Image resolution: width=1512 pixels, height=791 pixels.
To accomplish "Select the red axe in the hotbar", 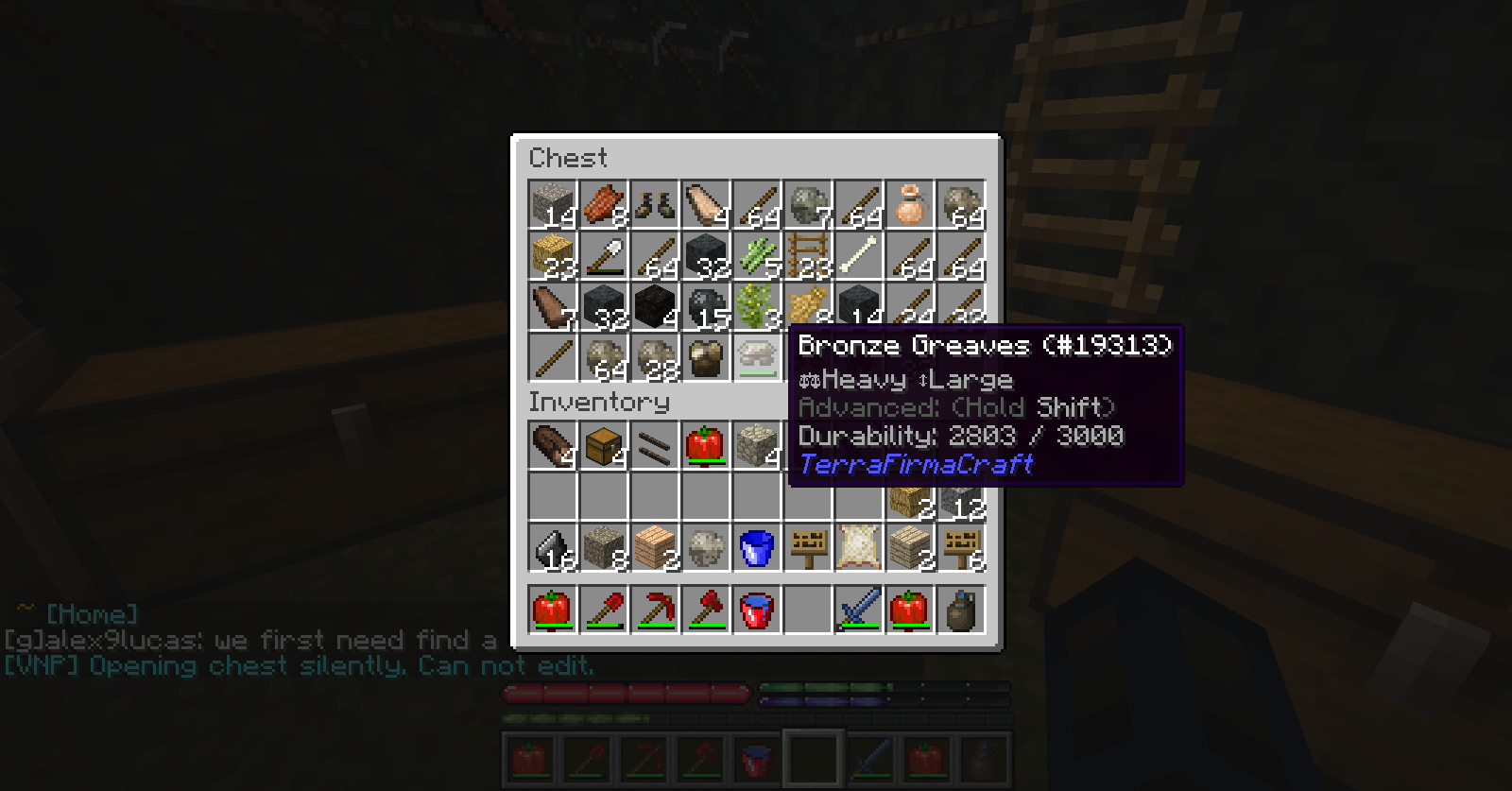I will pyautogui.click(x=706, y=610).
